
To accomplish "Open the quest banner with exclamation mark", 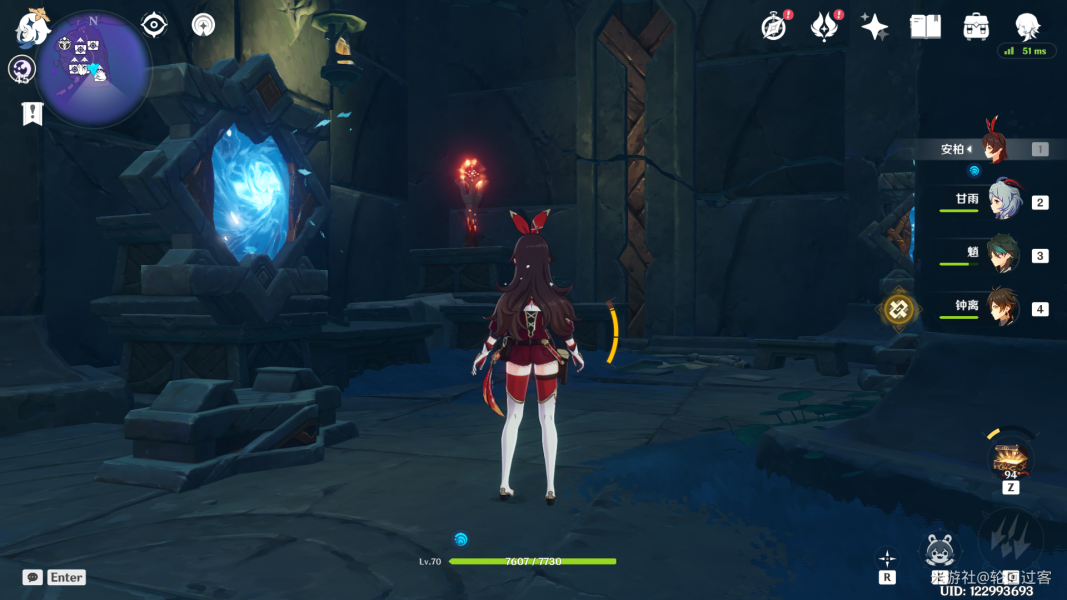I will click(33, 113).
